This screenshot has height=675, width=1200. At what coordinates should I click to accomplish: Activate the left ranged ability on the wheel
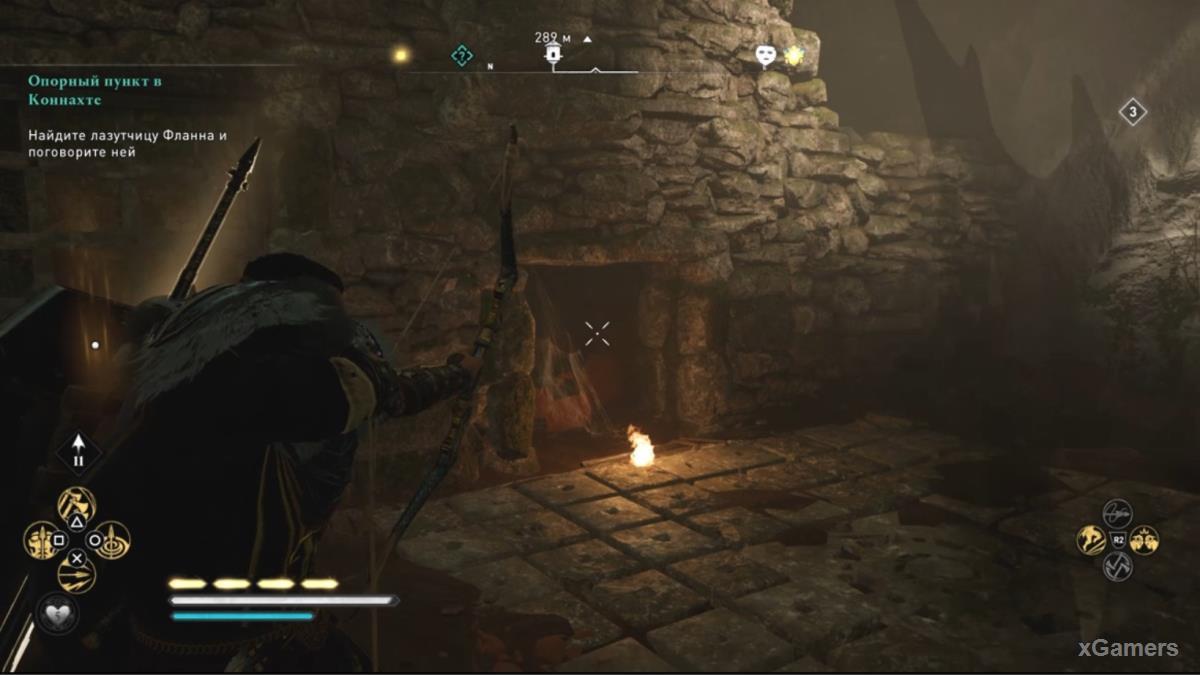42,540
